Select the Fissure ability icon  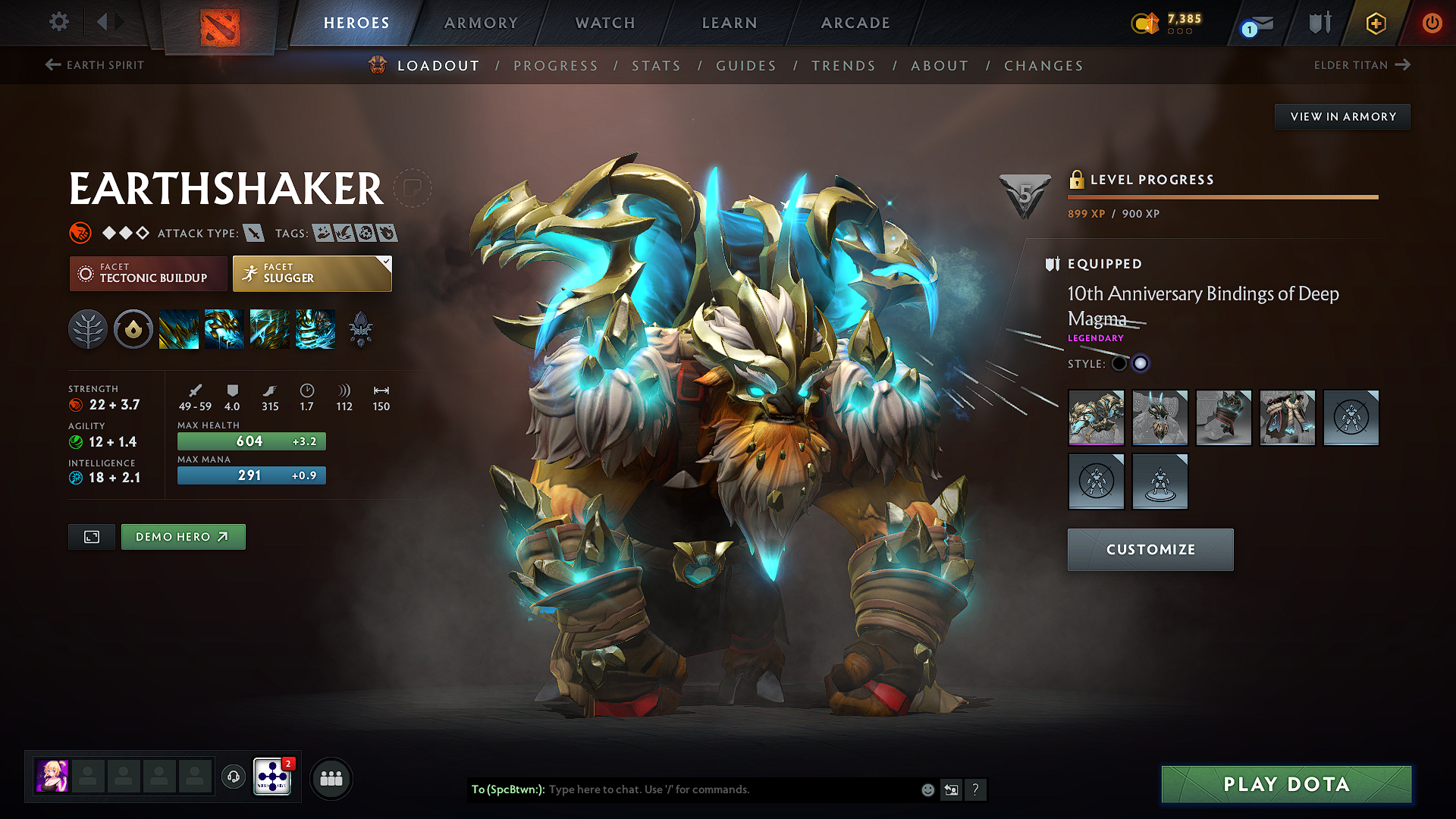tap(179, 328)
